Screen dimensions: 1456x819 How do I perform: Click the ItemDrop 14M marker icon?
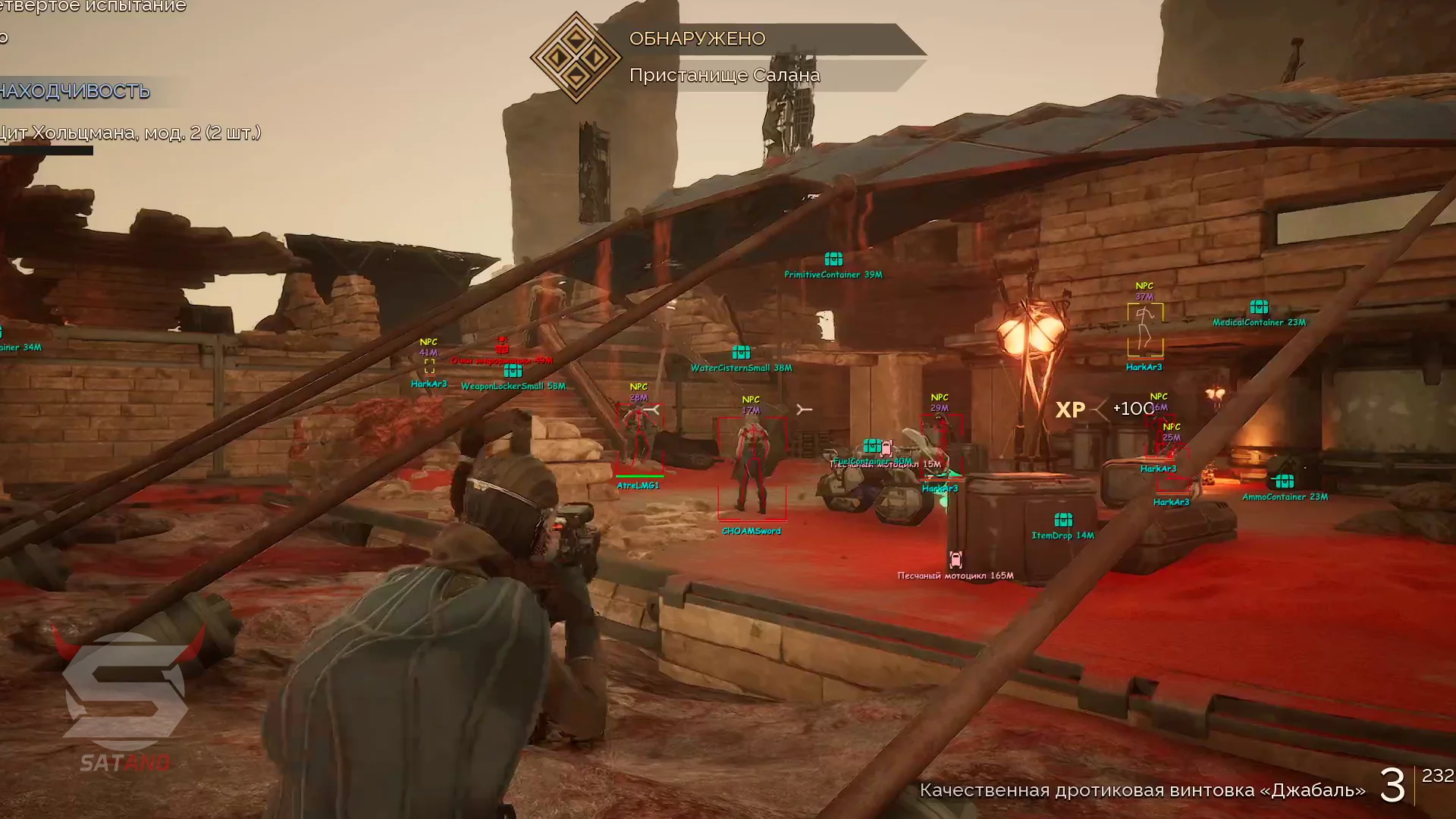(x=1063, y=520)
